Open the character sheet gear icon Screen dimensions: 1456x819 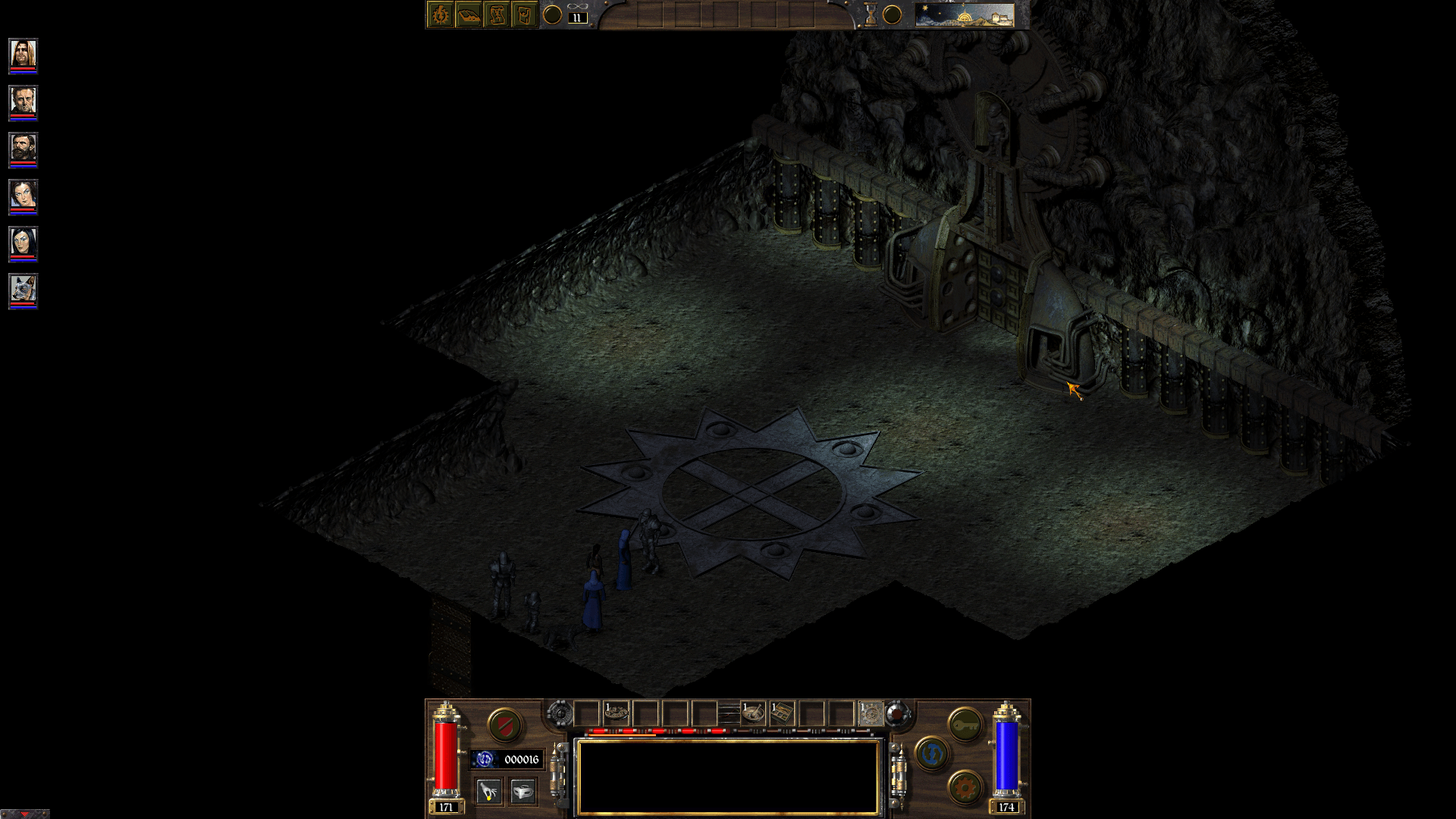click(440, 14)
